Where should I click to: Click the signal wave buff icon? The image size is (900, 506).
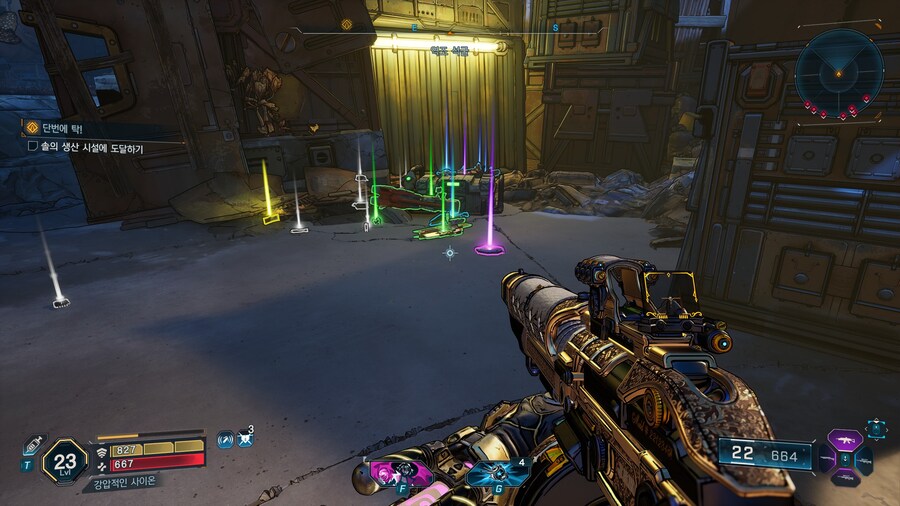[x=225, y=440]
